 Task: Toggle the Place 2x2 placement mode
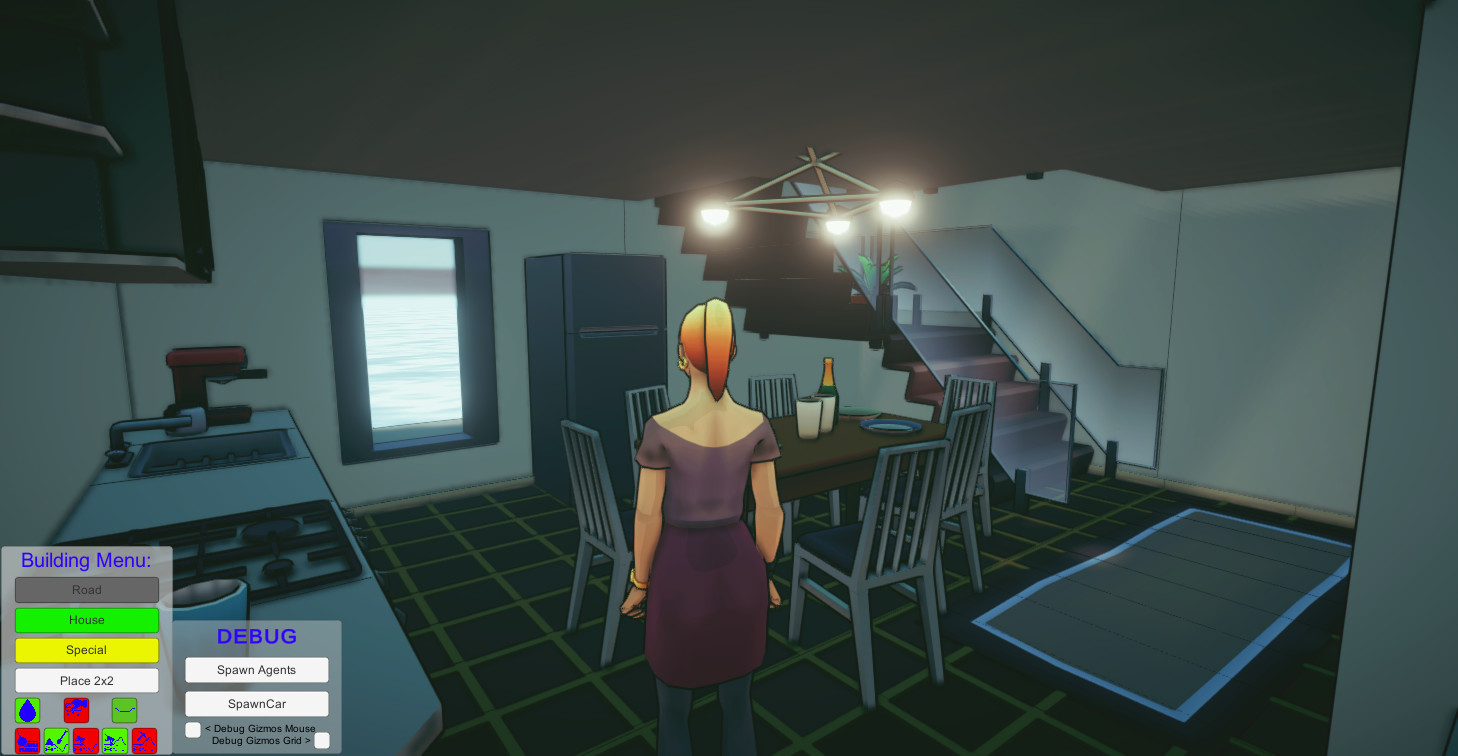coord(86,680)
